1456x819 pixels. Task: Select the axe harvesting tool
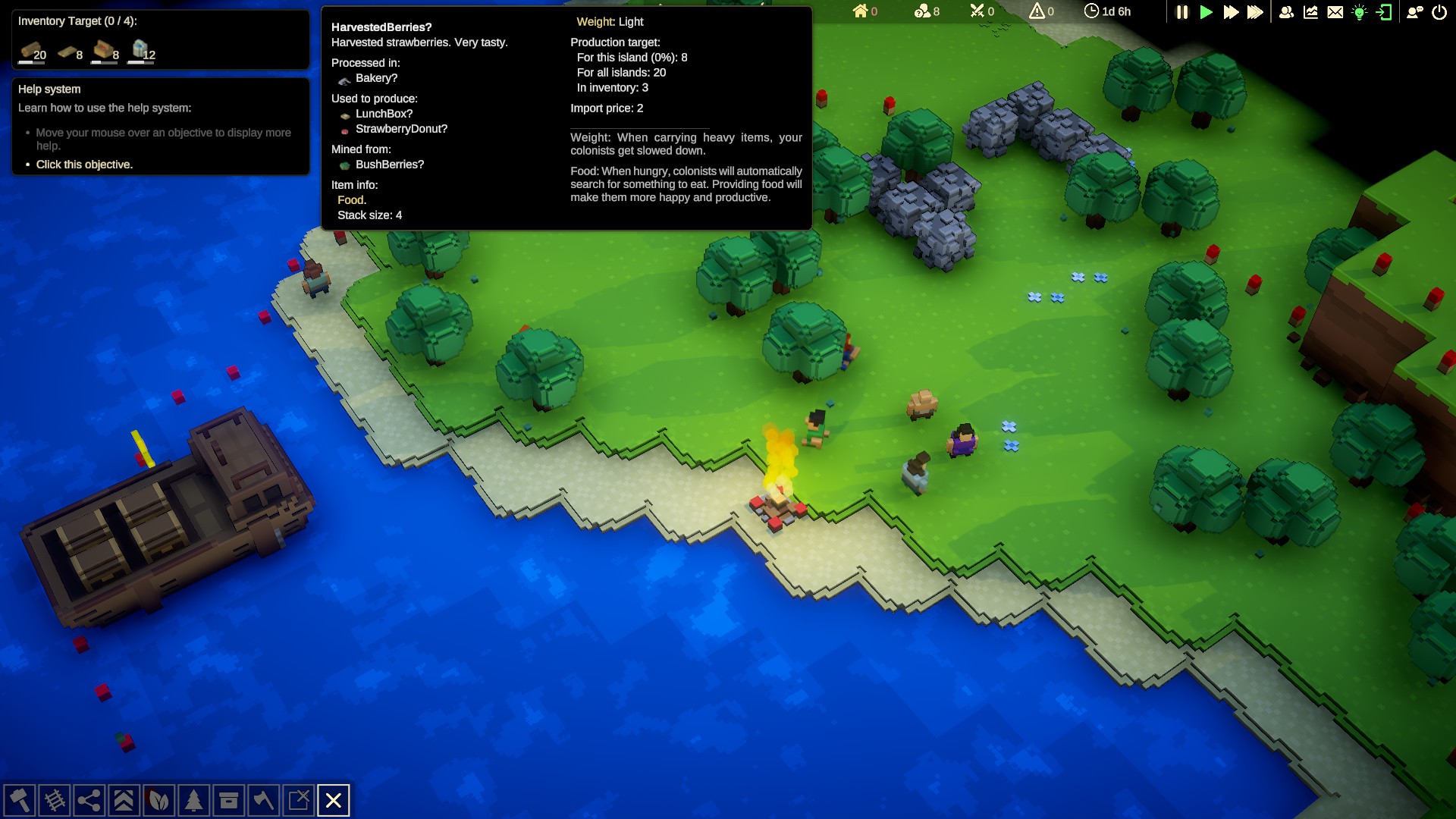pyautogui.click(x=263, y=800)
